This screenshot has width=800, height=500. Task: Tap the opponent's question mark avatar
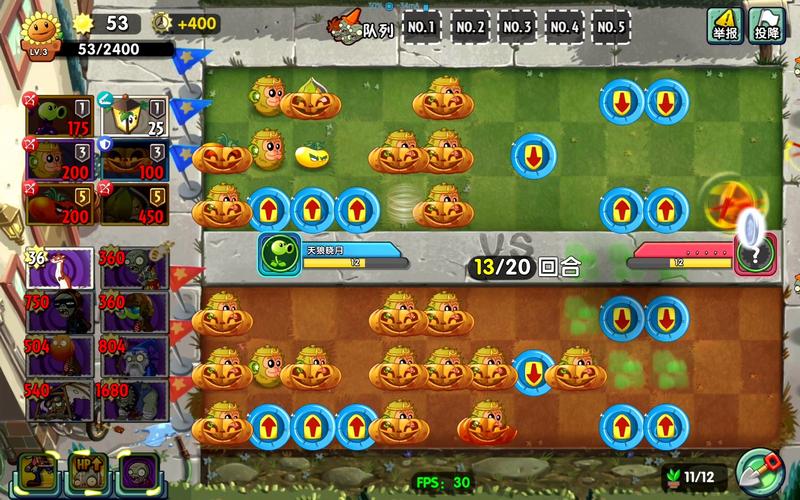pyautogui.click(x=755, y=254)
